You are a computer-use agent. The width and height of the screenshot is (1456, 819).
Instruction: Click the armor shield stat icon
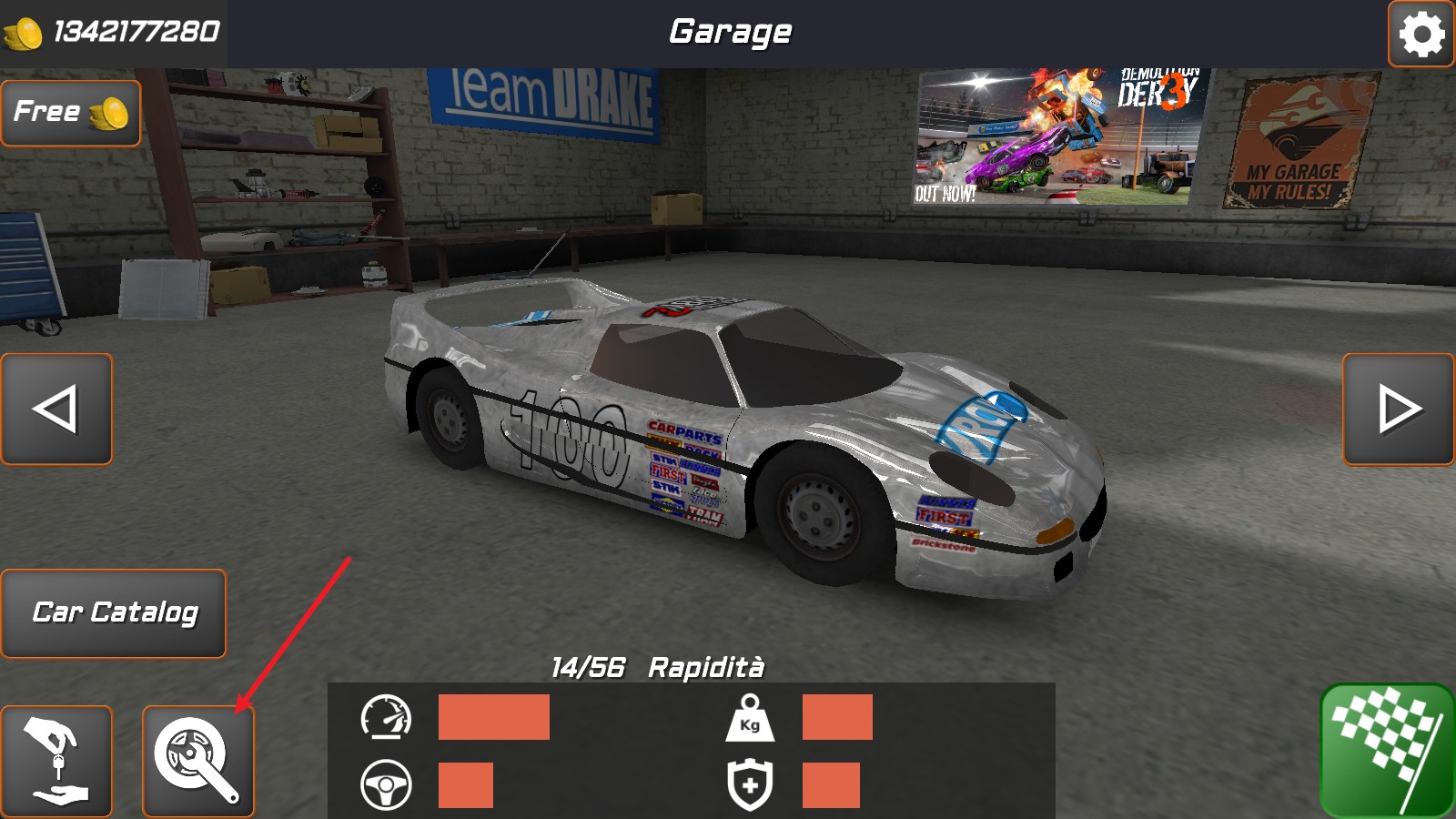748,784
